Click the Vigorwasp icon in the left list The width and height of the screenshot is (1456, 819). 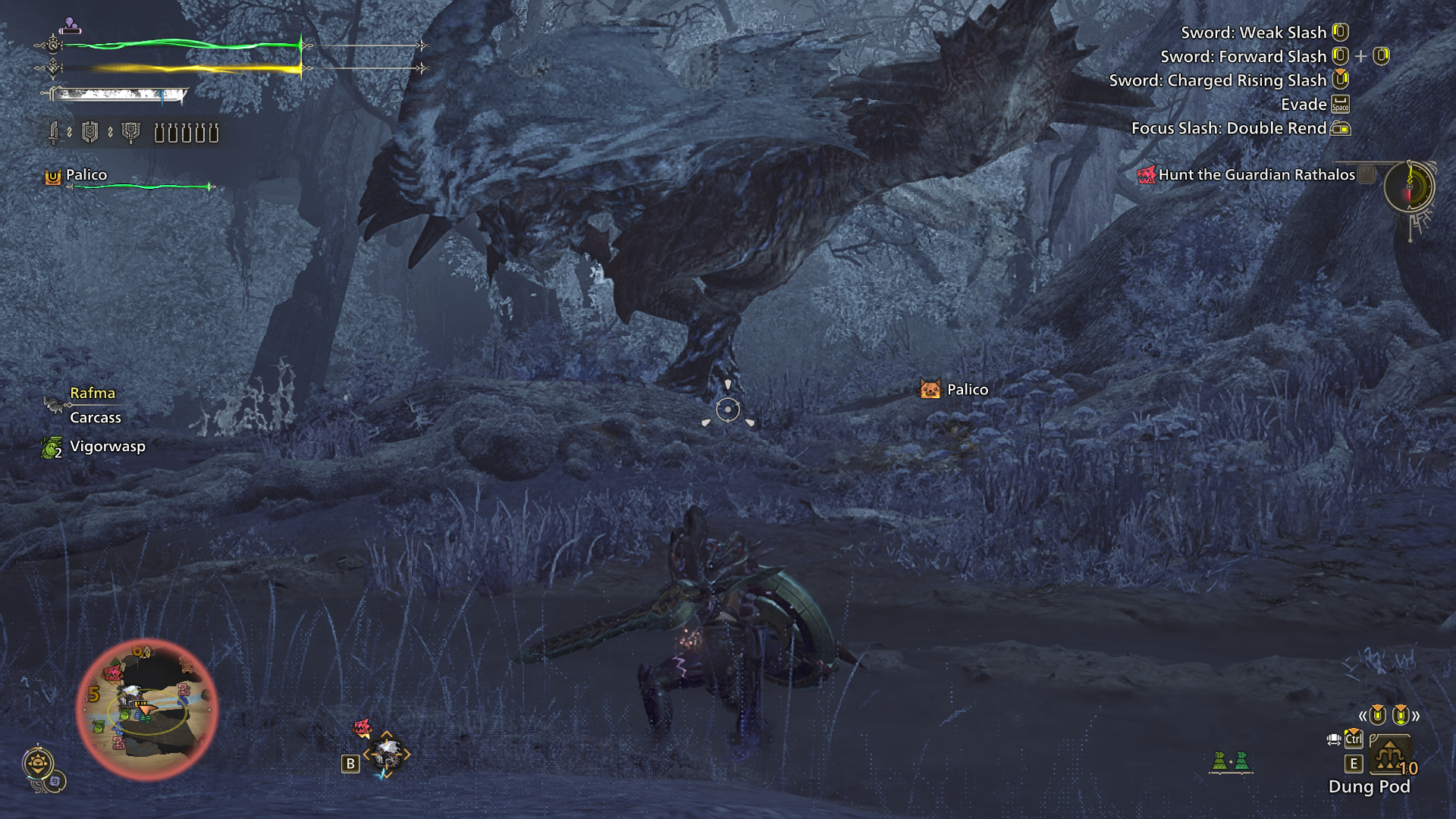pyautogui.click(x=53, y=446)
